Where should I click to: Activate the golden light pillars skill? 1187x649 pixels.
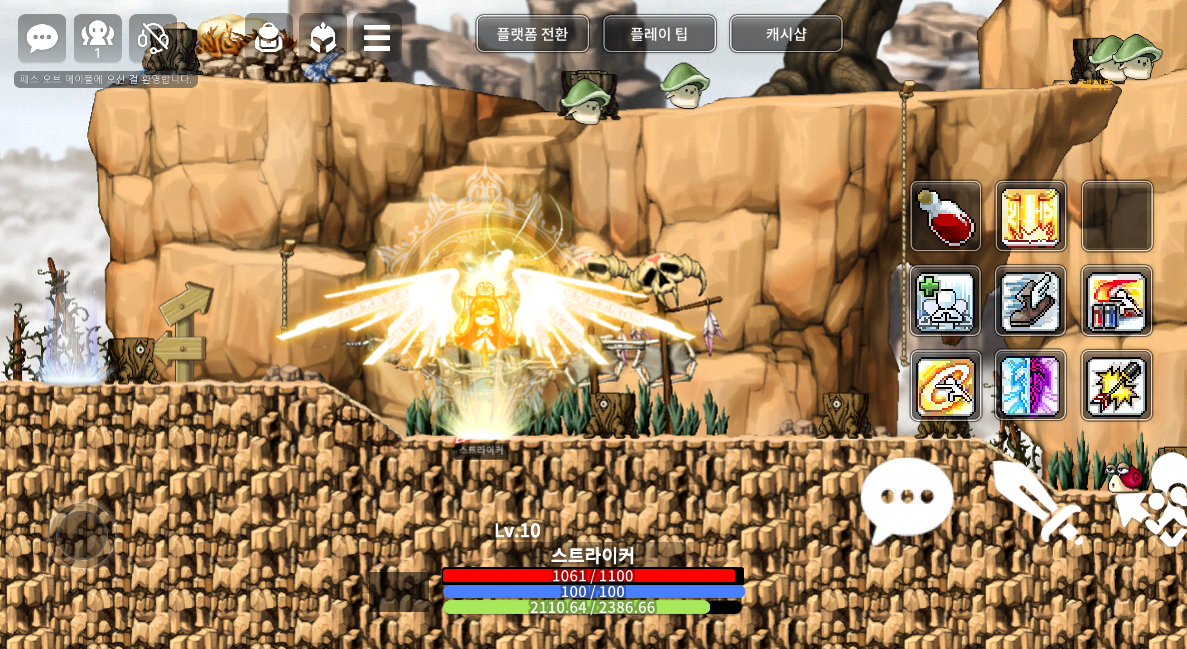tap(1031, 216)
